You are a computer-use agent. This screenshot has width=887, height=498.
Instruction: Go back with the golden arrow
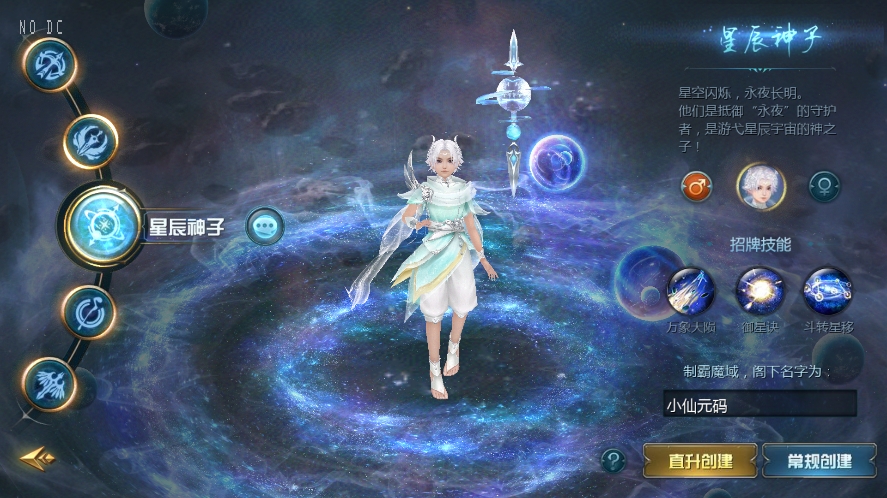[x=37, y=459]
